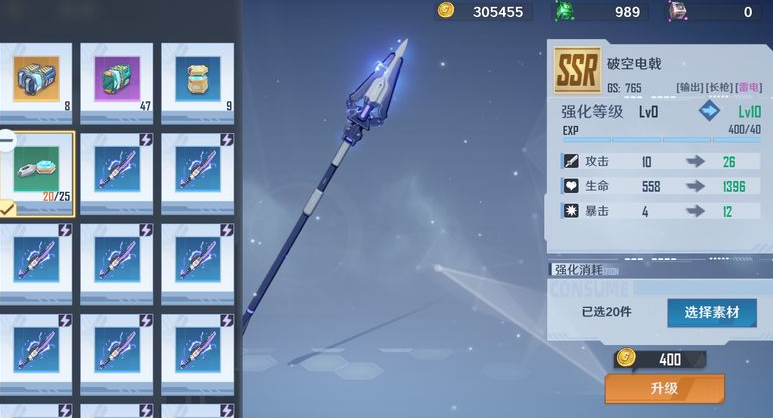773x418 pixels.
Task: Open the 选择素材 material selection
Action: (711, 312)
